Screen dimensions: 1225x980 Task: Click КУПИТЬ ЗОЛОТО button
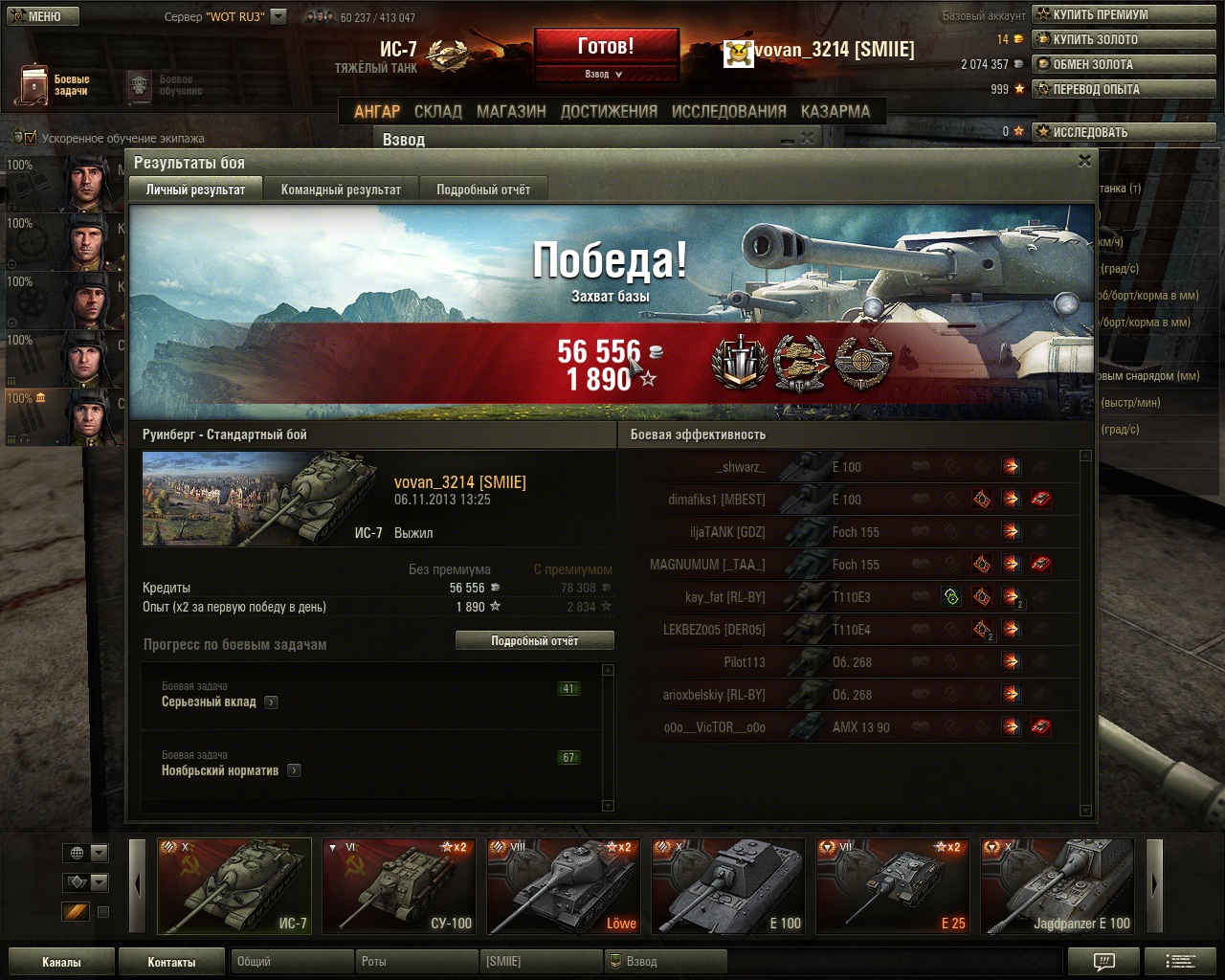click(x=1123, y=40)
